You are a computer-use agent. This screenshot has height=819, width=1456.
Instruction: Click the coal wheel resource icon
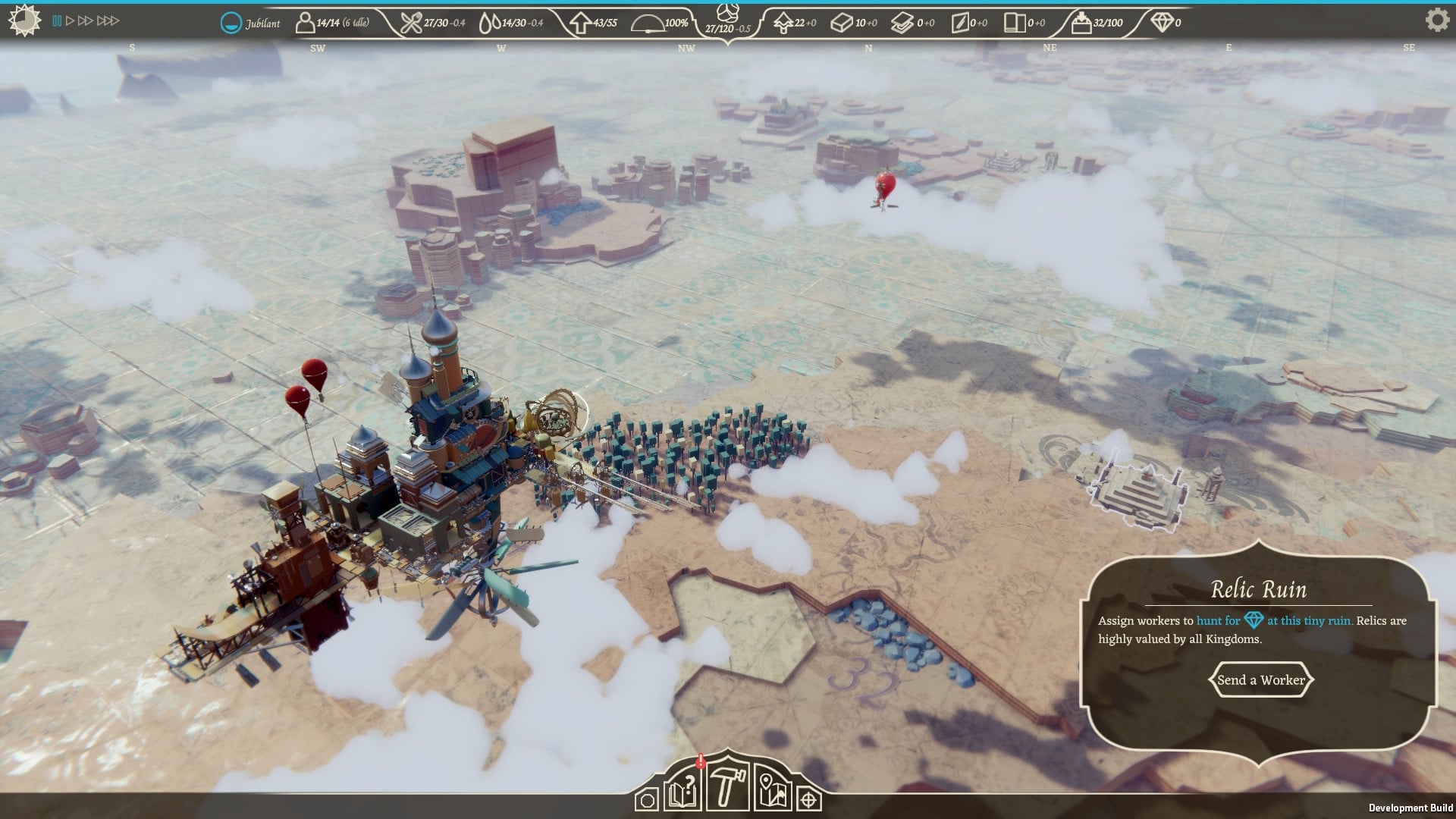(727, 15)
